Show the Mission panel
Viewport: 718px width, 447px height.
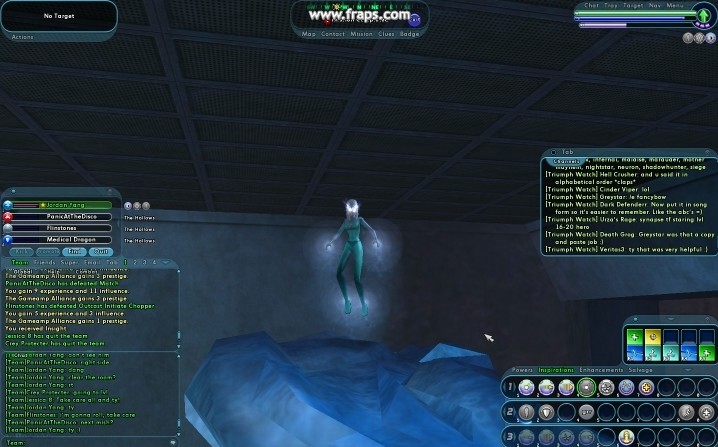(x=362, y=34)
